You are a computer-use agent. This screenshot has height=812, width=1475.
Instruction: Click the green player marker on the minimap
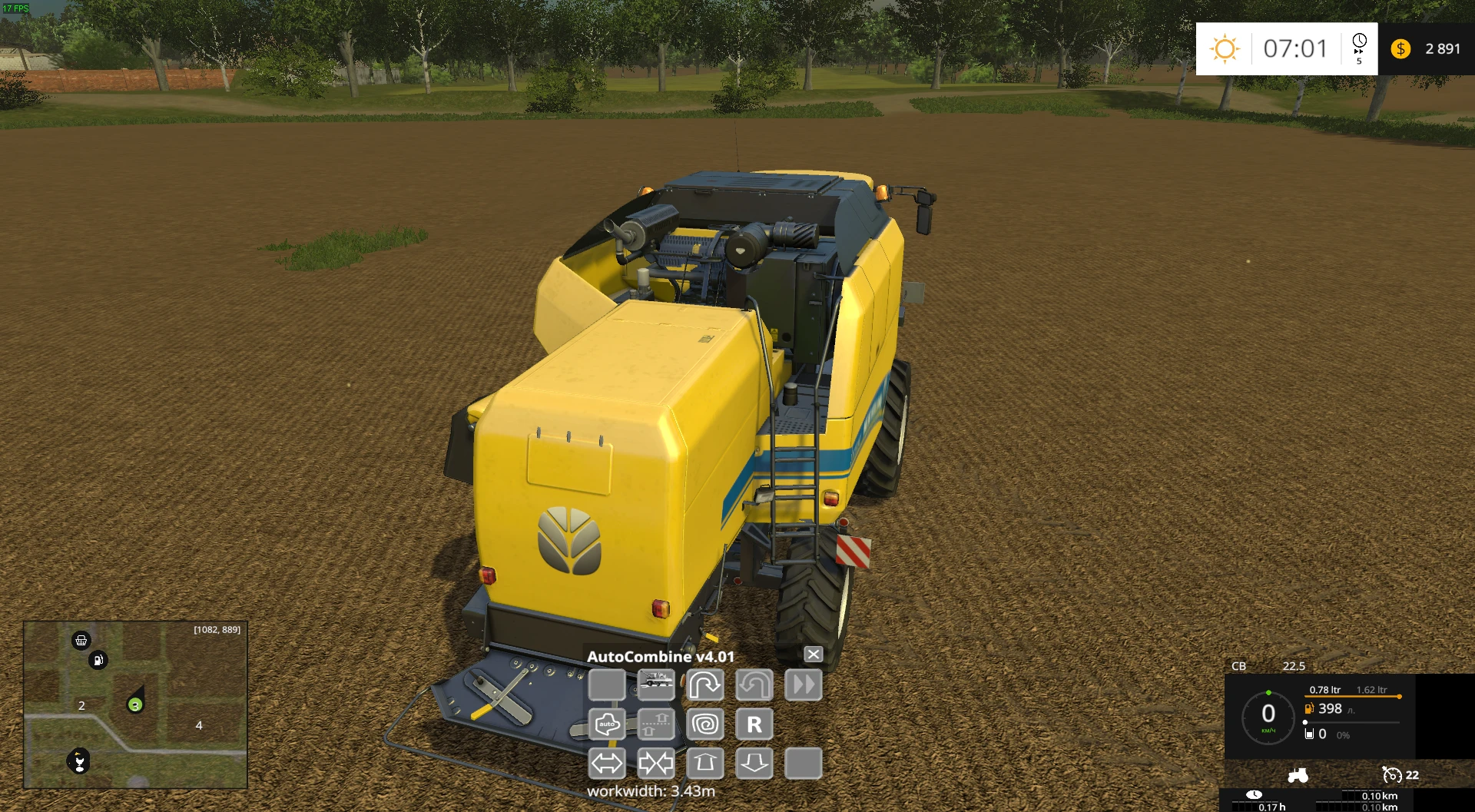pos(136,705)
